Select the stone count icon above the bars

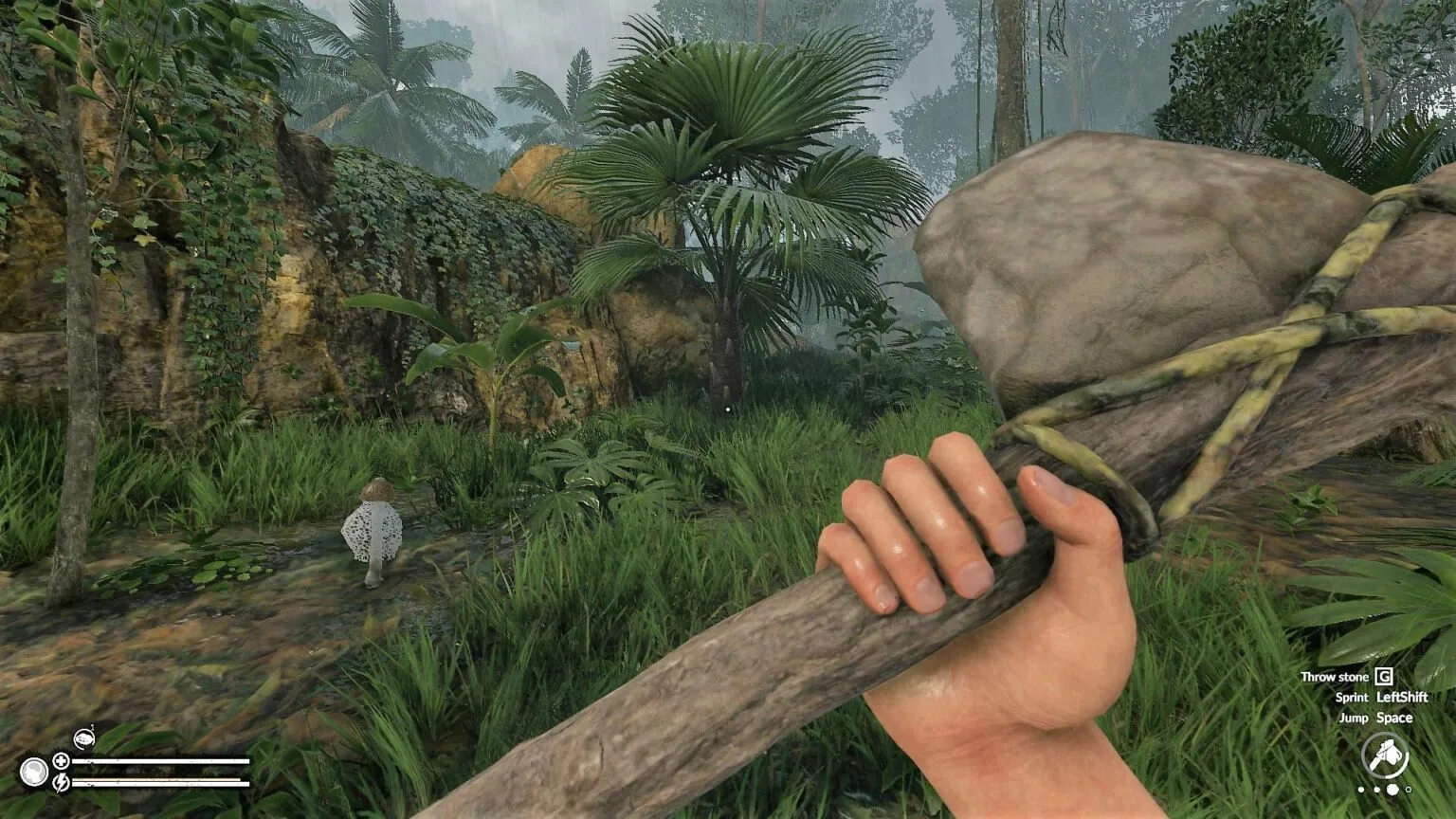[x=83, y=738]
